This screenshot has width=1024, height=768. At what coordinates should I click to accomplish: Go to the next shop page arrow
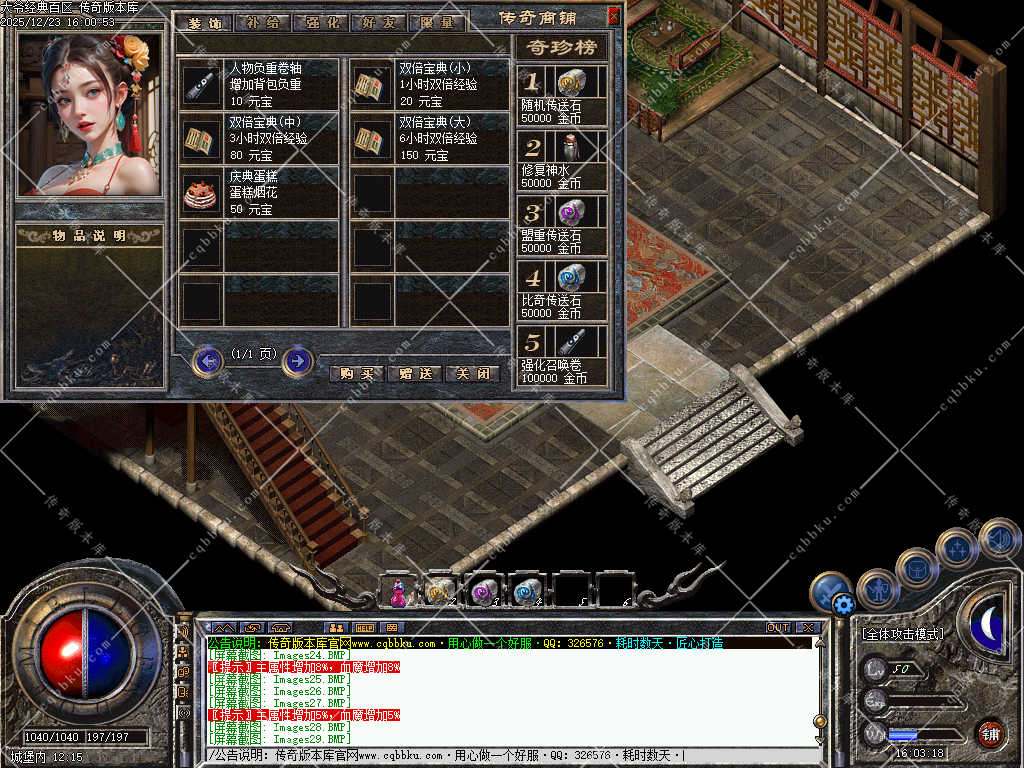pyautogui.click(x=297, y=360)
